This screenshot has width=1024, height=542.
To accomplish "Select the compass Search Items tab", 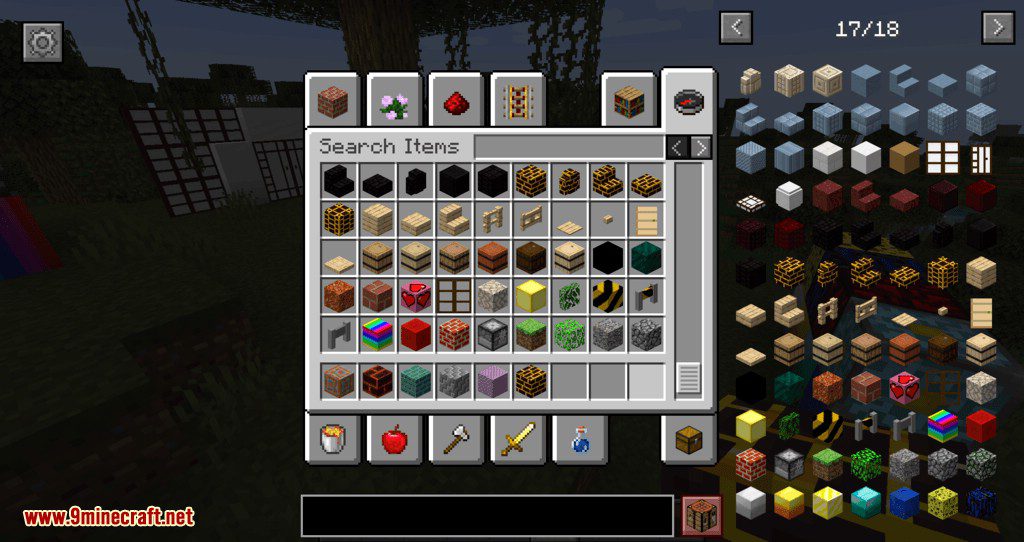I will tap(689, 101).
